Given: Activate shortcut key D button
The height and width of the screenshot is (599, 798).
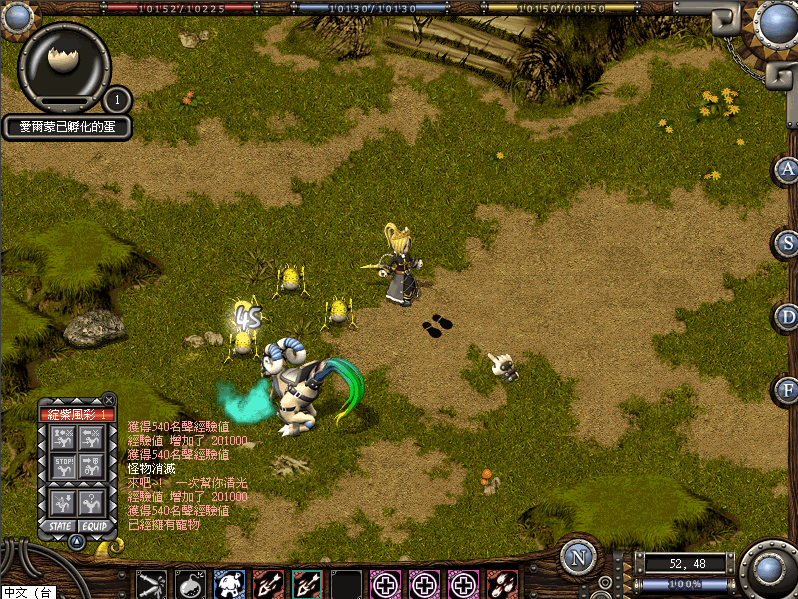Looking at the screenshot, I should [787, 316].
